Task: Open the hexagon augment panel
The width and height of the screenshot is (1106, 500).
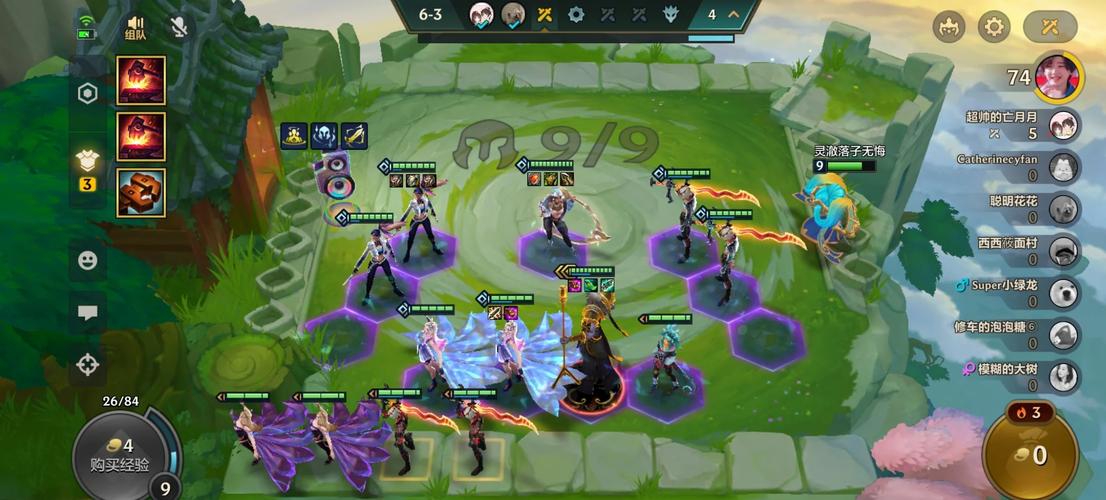Action: click(88, 94)
